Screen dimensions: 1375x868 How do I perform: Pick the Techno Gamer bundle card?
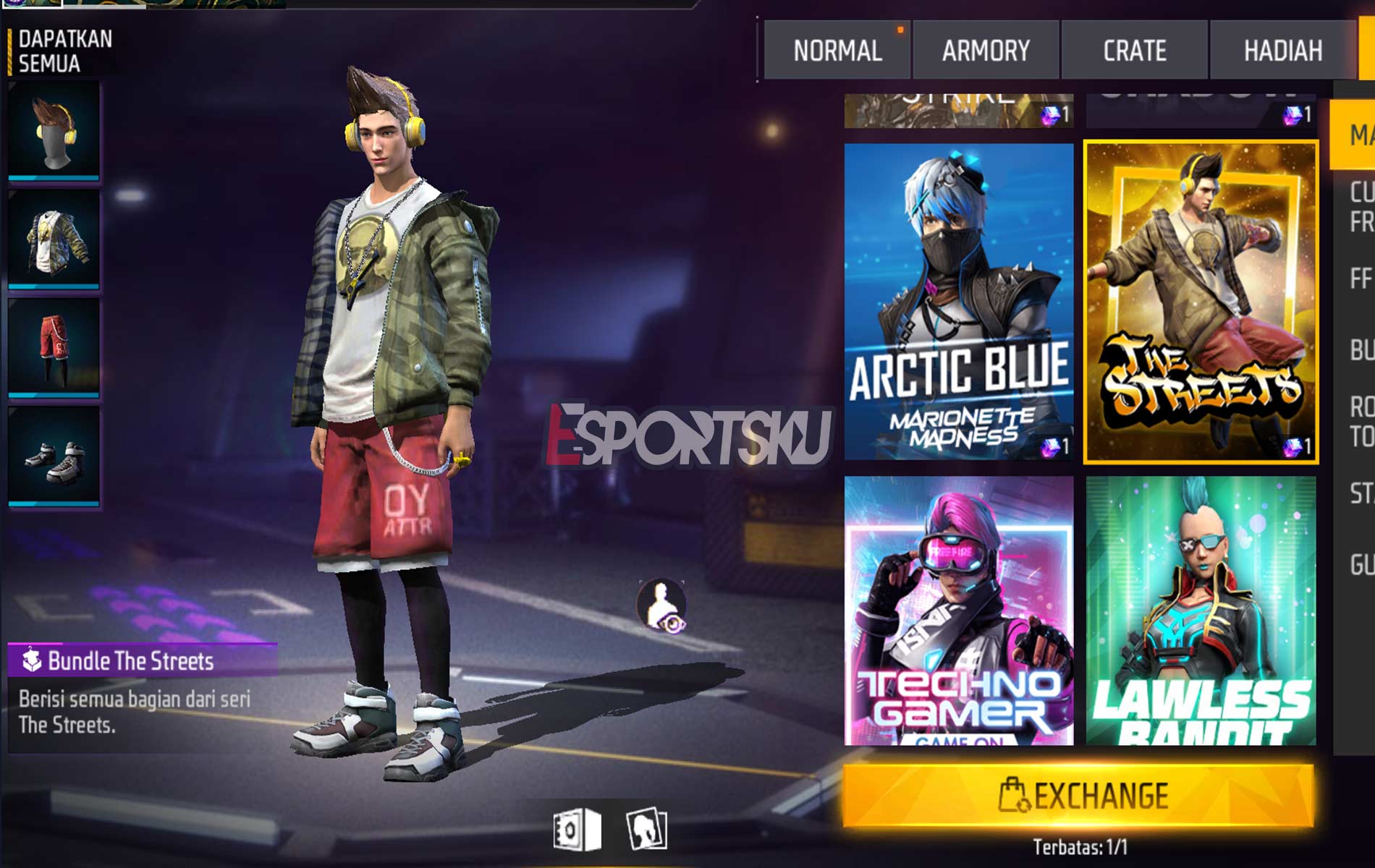click(959, 610)
